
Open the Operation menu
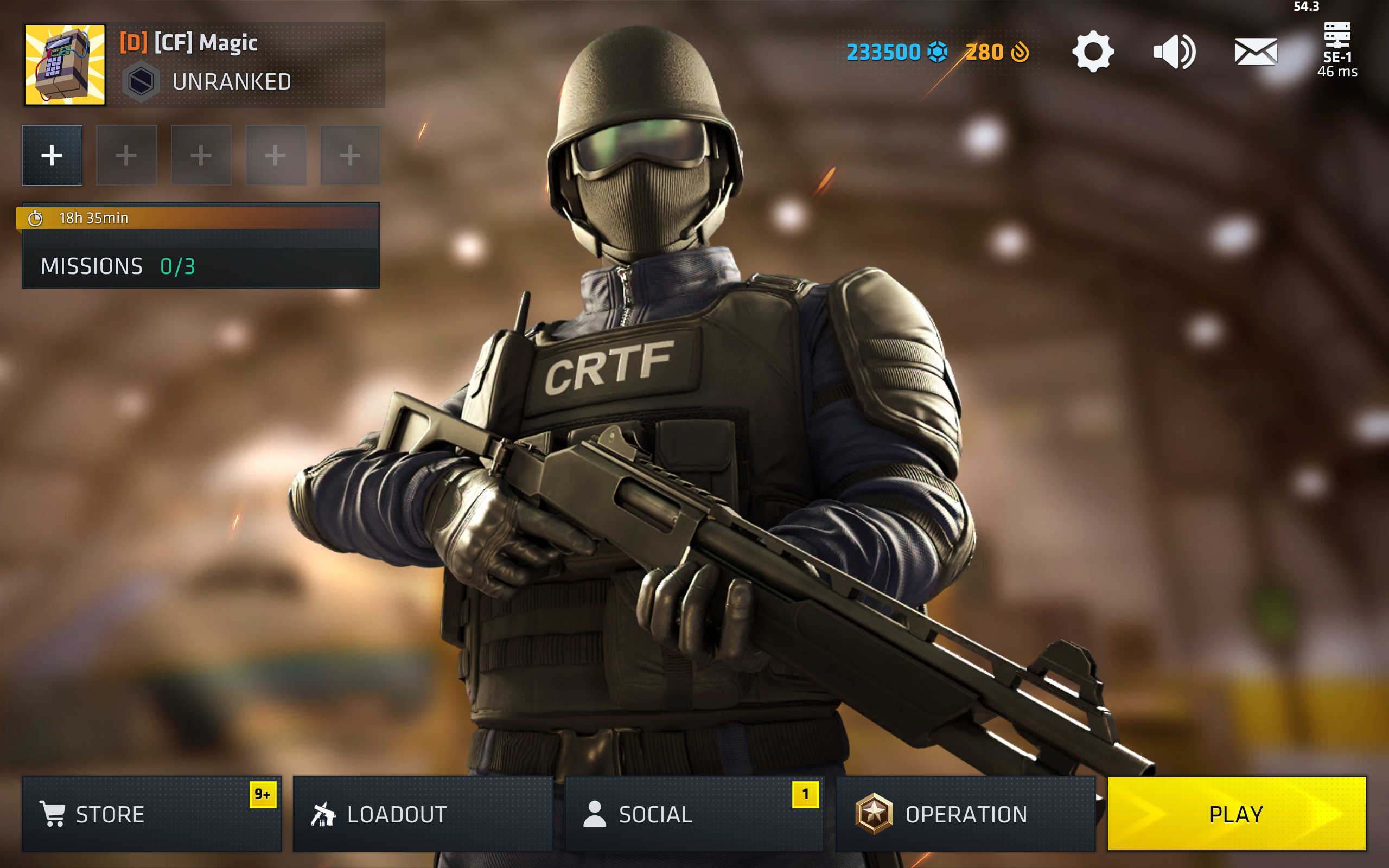(965, 813)
